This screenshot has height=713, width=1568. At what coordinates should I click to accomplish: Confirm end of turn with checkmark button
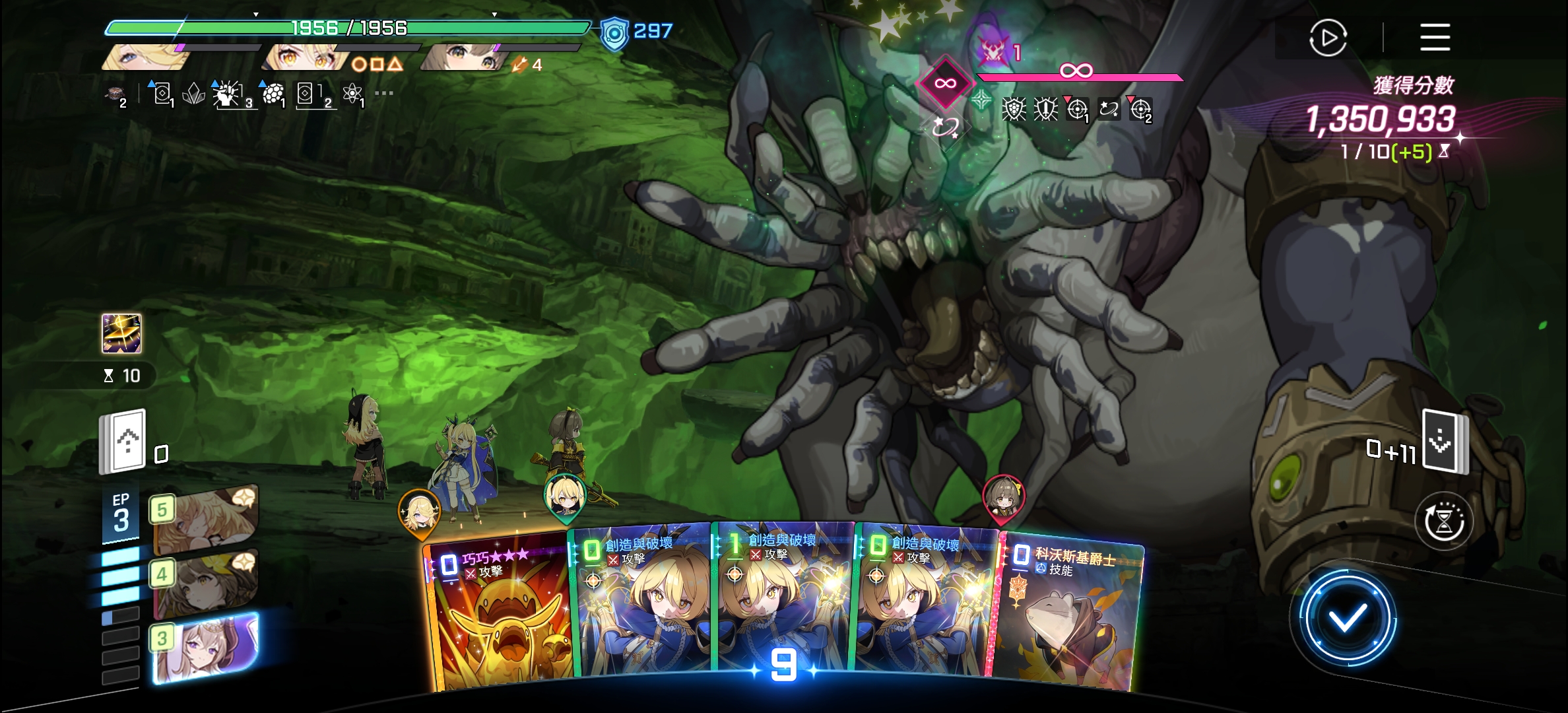tap(1347, 618)
